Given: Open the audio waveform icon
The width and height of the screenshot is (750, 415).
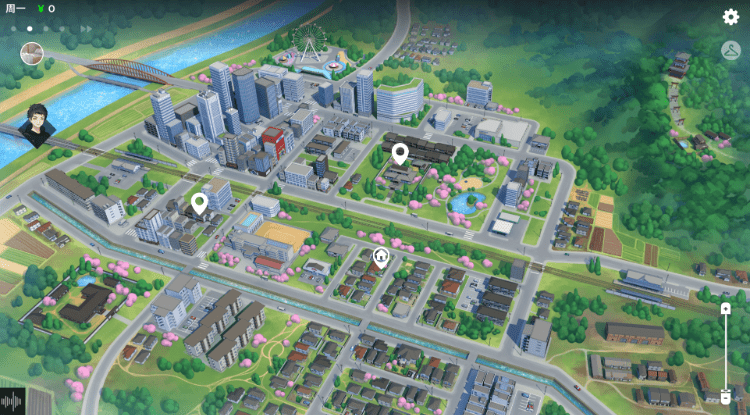Looking at the screenshot, I should (14, 401).
